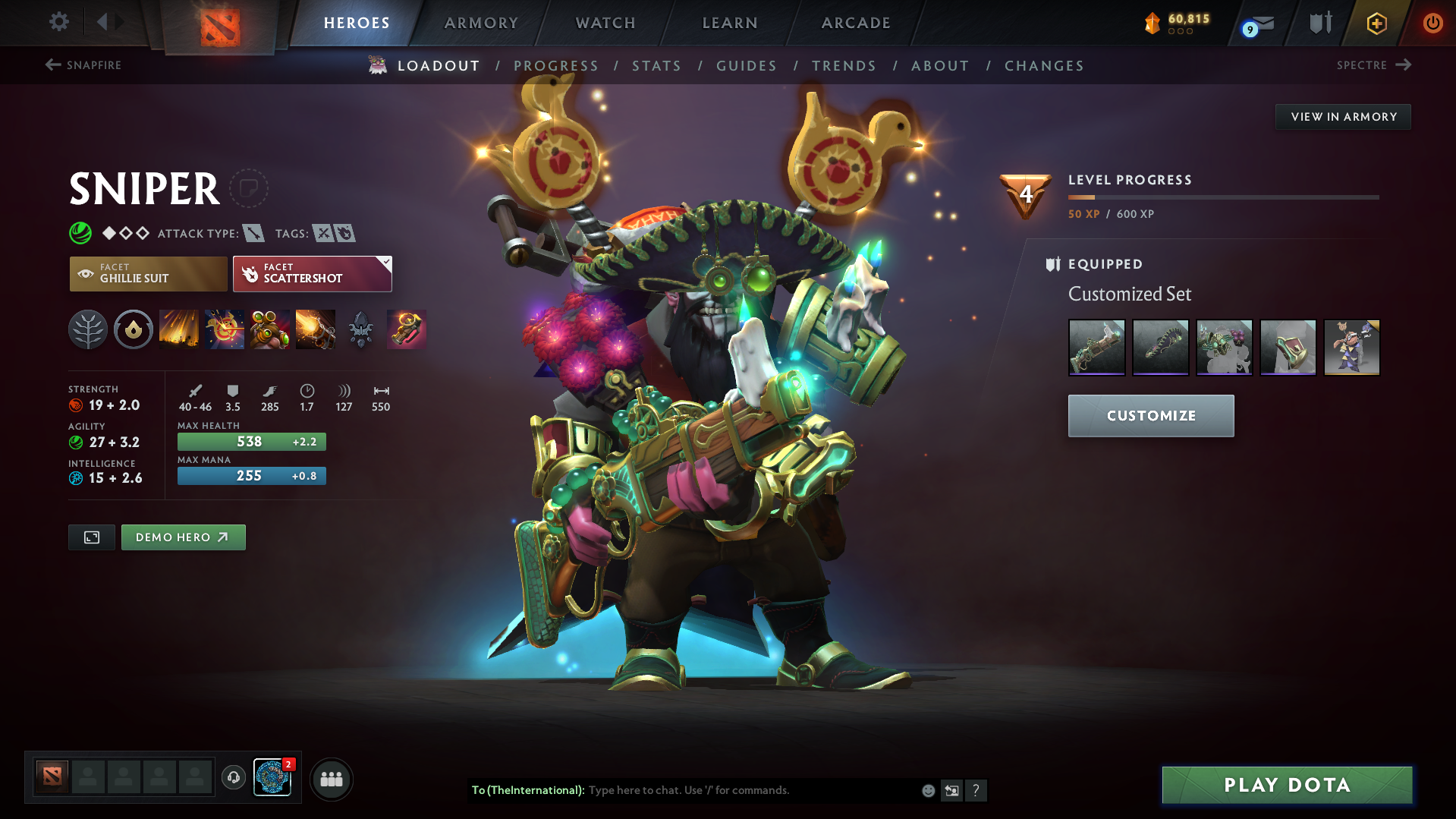Open Dota Plus with the gold plus icon
The width and height of the screenshot is (1456, 819).
[1376, 23]
